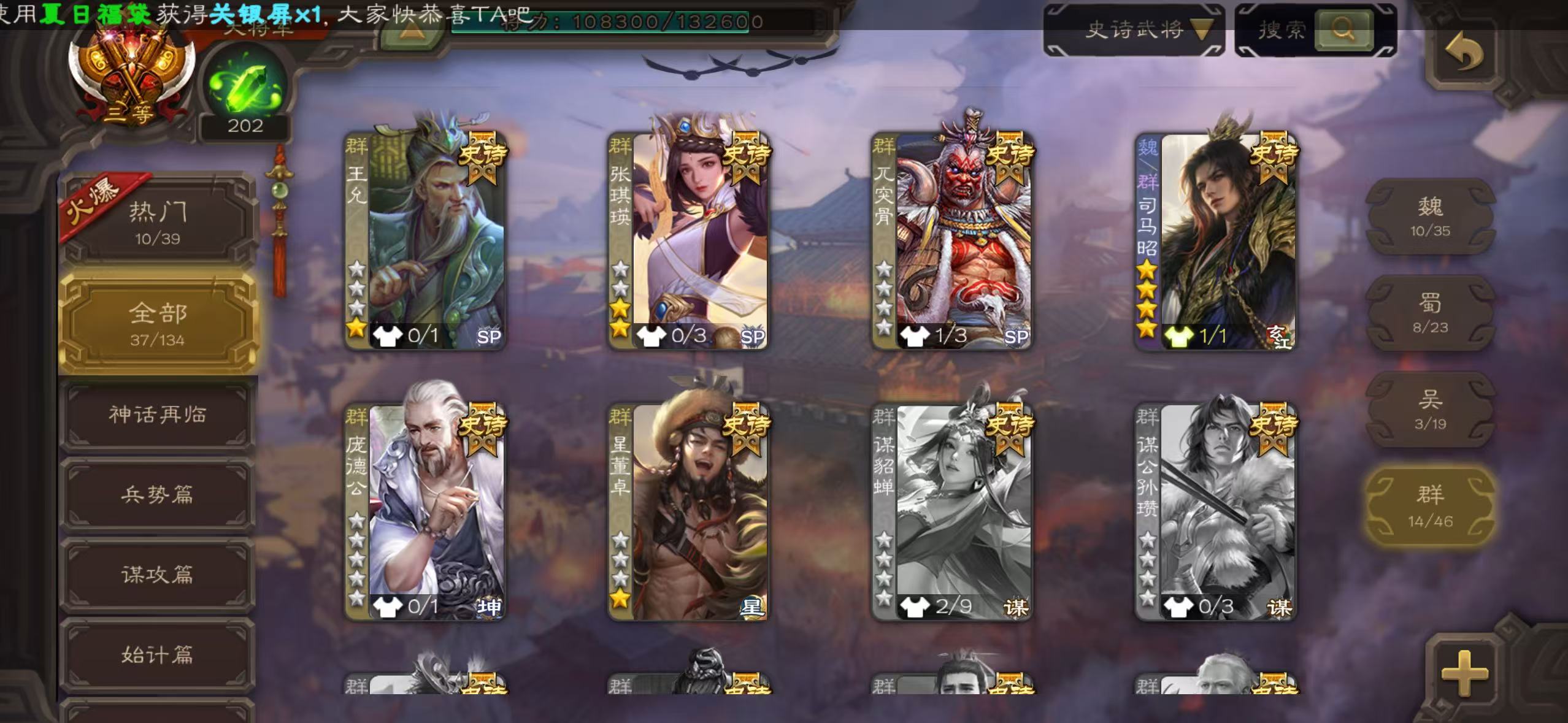
Task: Show the 兵势篇 generals list
Action: [158, 495]
